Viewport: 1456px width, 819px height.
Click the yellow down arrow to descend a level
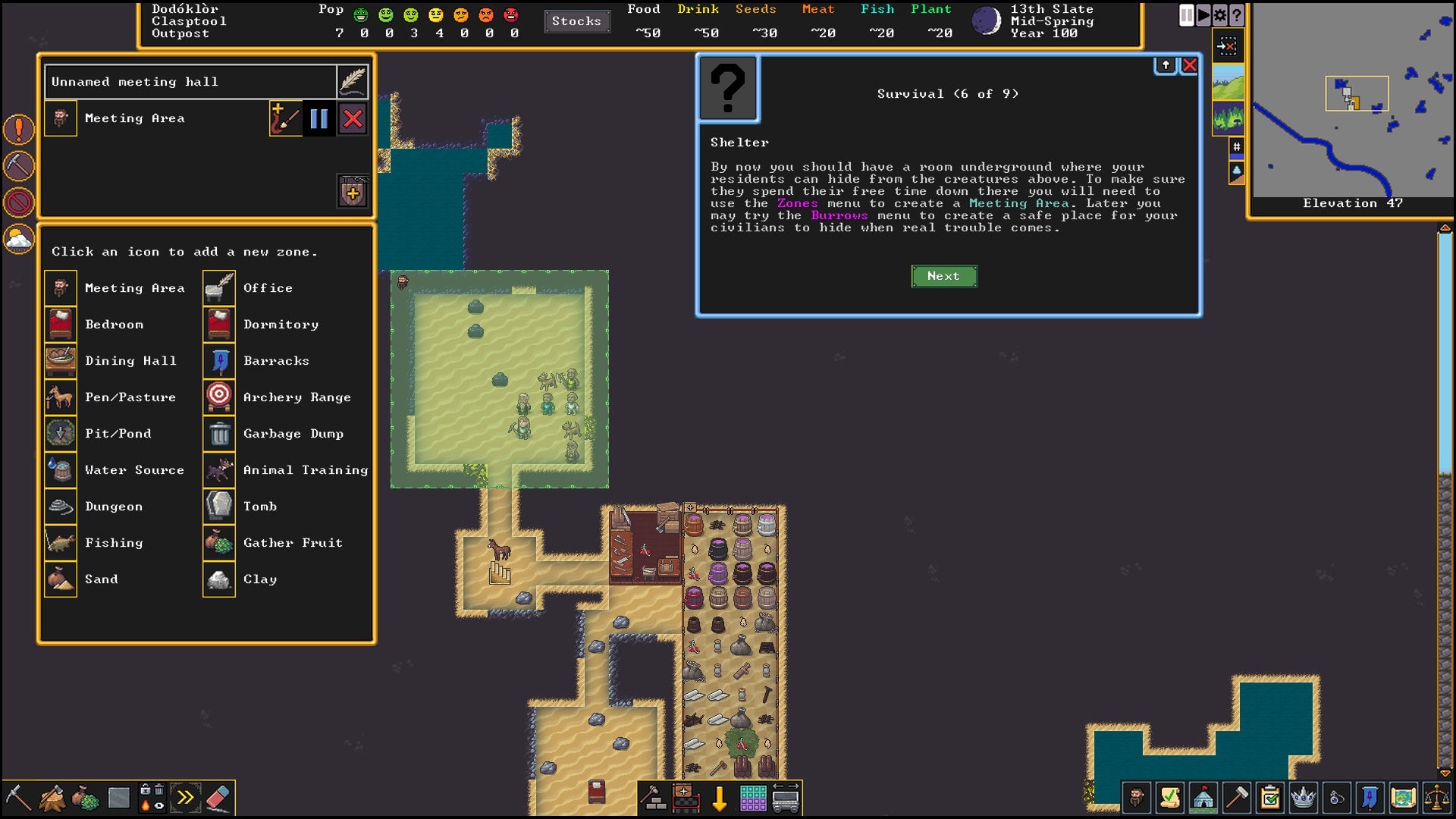718,797
